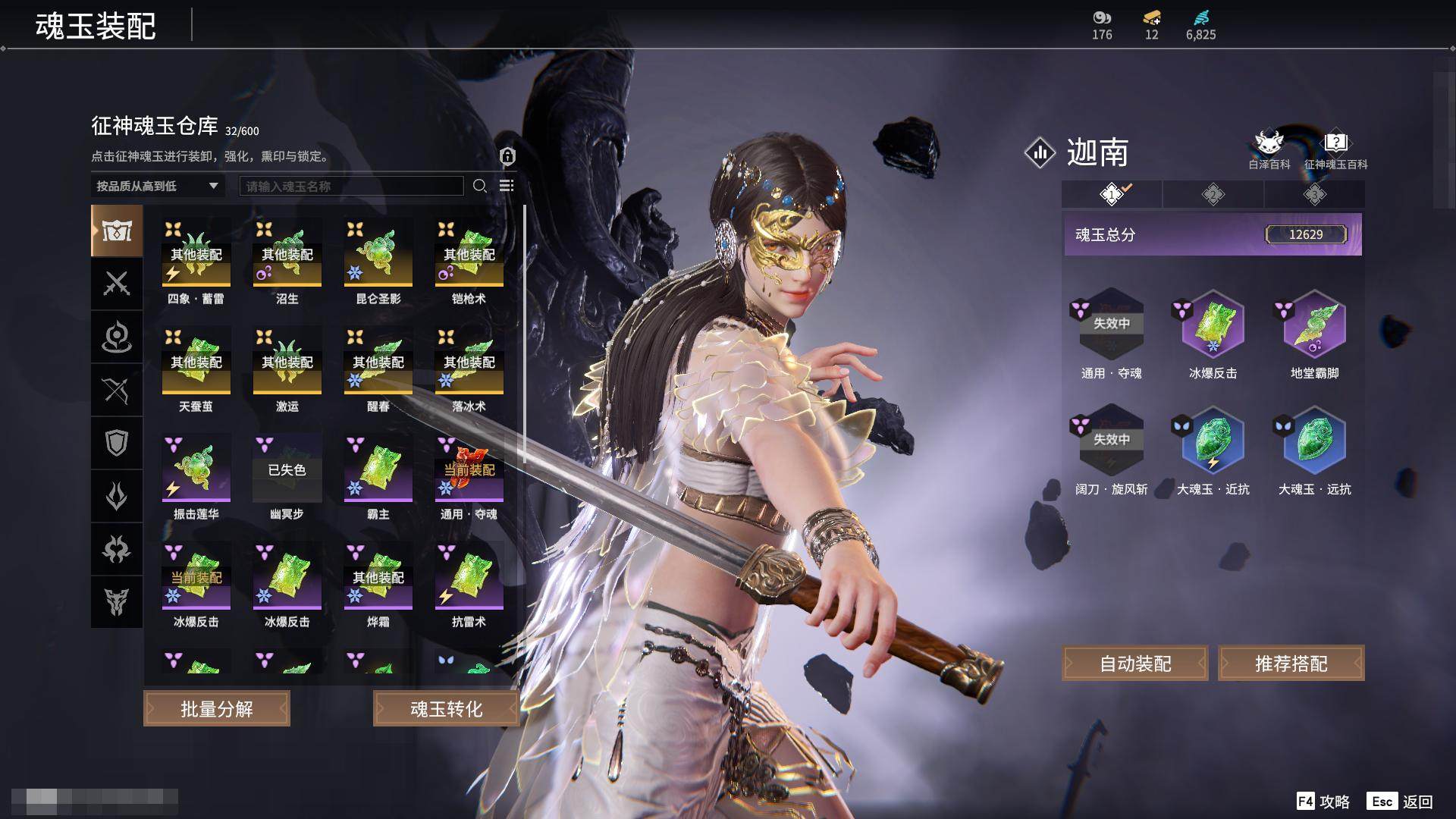Click the 批量分解 button
Viewport: 1456px width, 819px height.
coord(217,709)
